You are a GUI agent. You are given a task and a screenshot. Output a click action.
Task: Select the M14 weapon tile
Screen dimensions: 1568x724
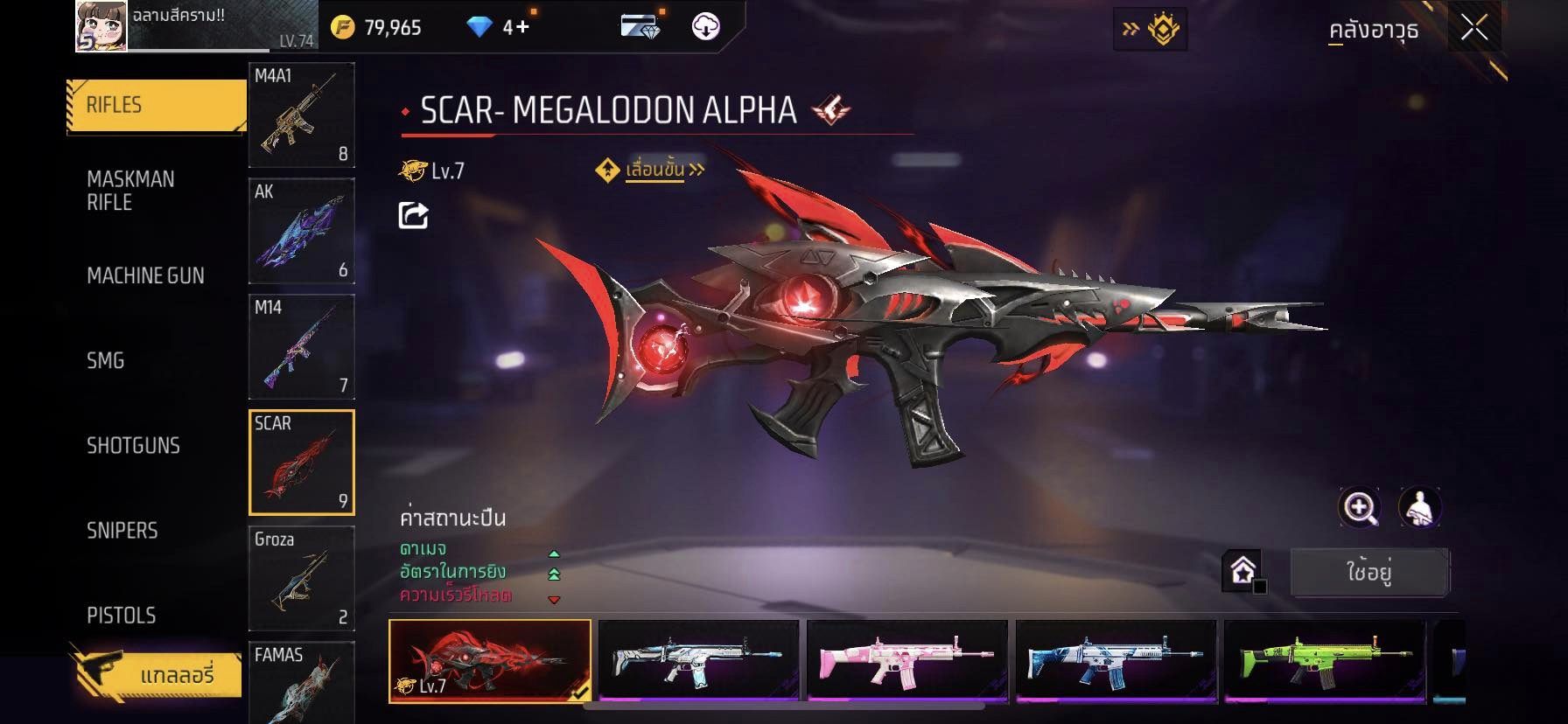coord(301,346)
